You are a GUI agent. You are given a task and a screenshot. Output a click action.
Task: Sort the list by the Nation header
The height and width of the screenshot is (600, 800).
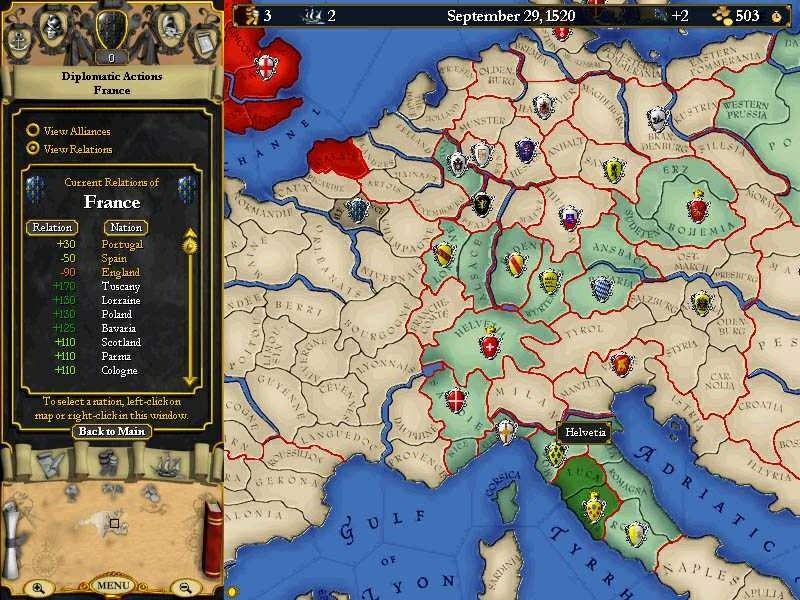[126, 227]
